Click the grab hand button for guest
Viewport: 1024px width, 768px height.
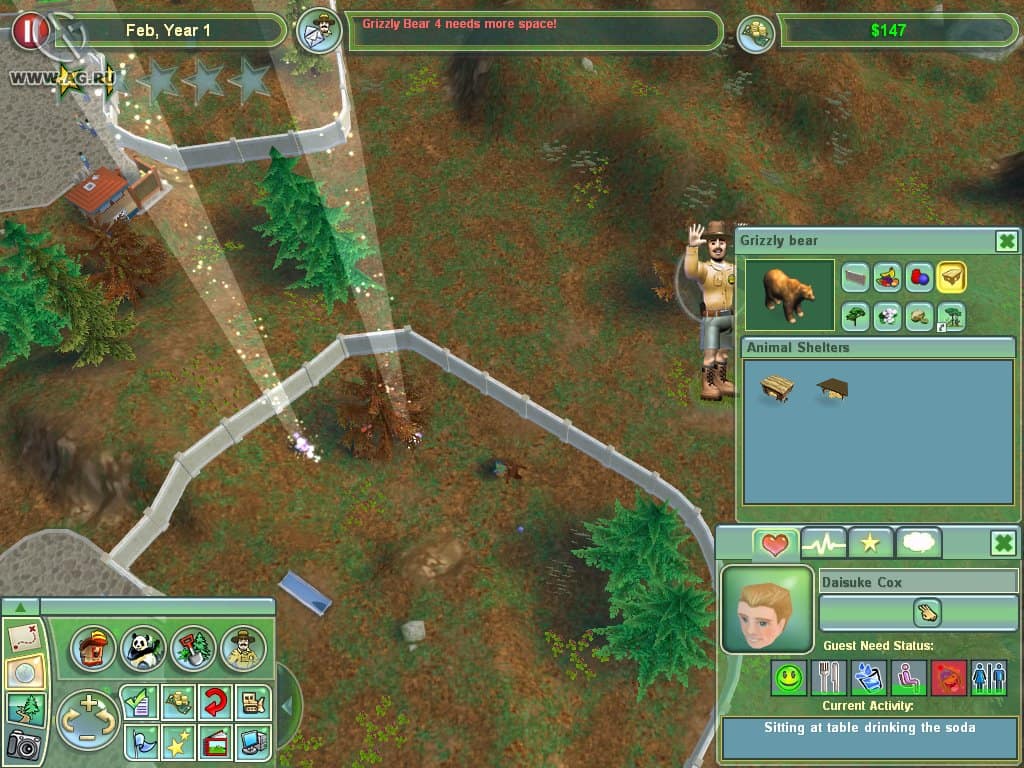tap(926, 612)
